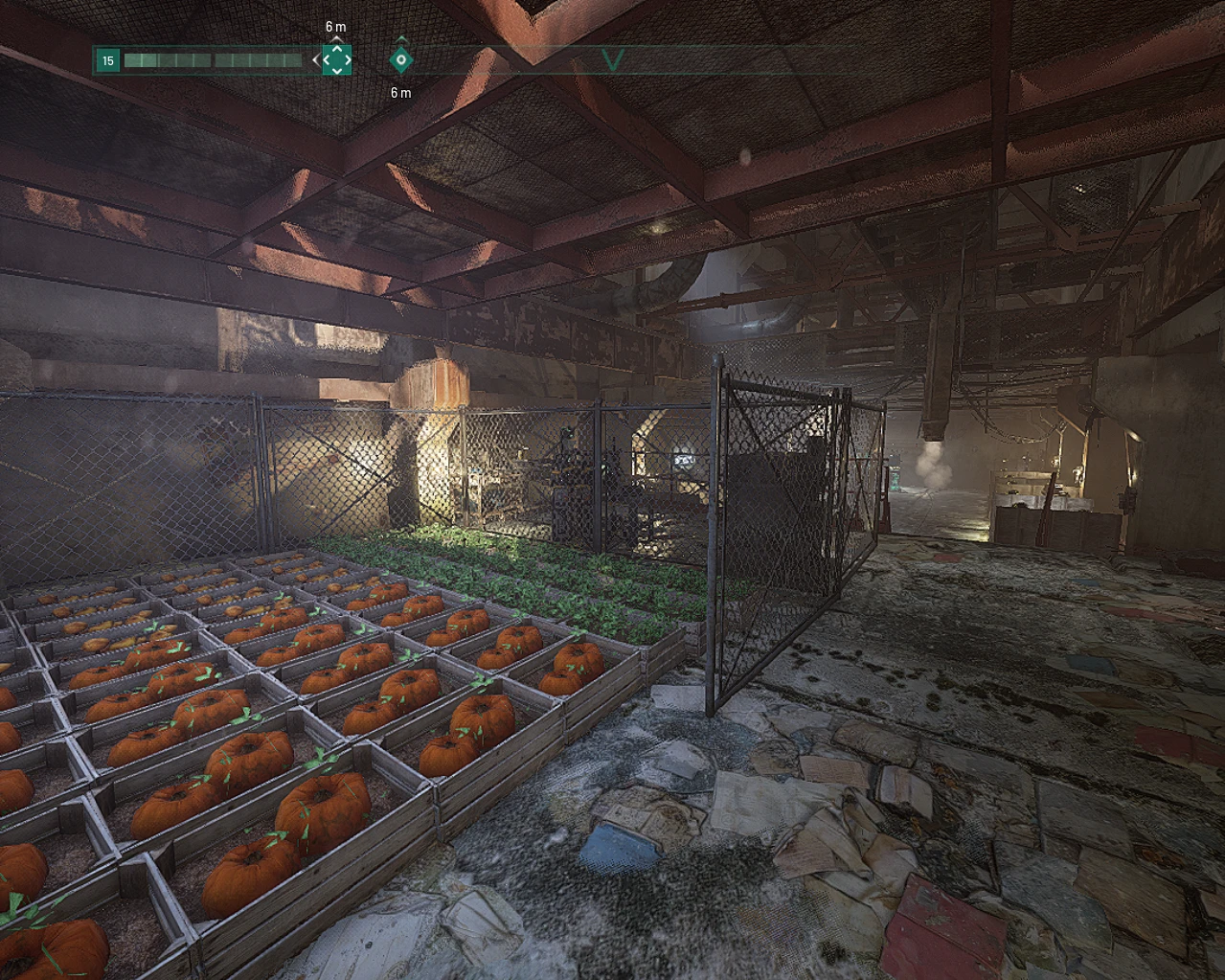This screenshot has width=1225, height=980.
Task: Click the square four-arrow objective marker
Action: tap(336, 59)
